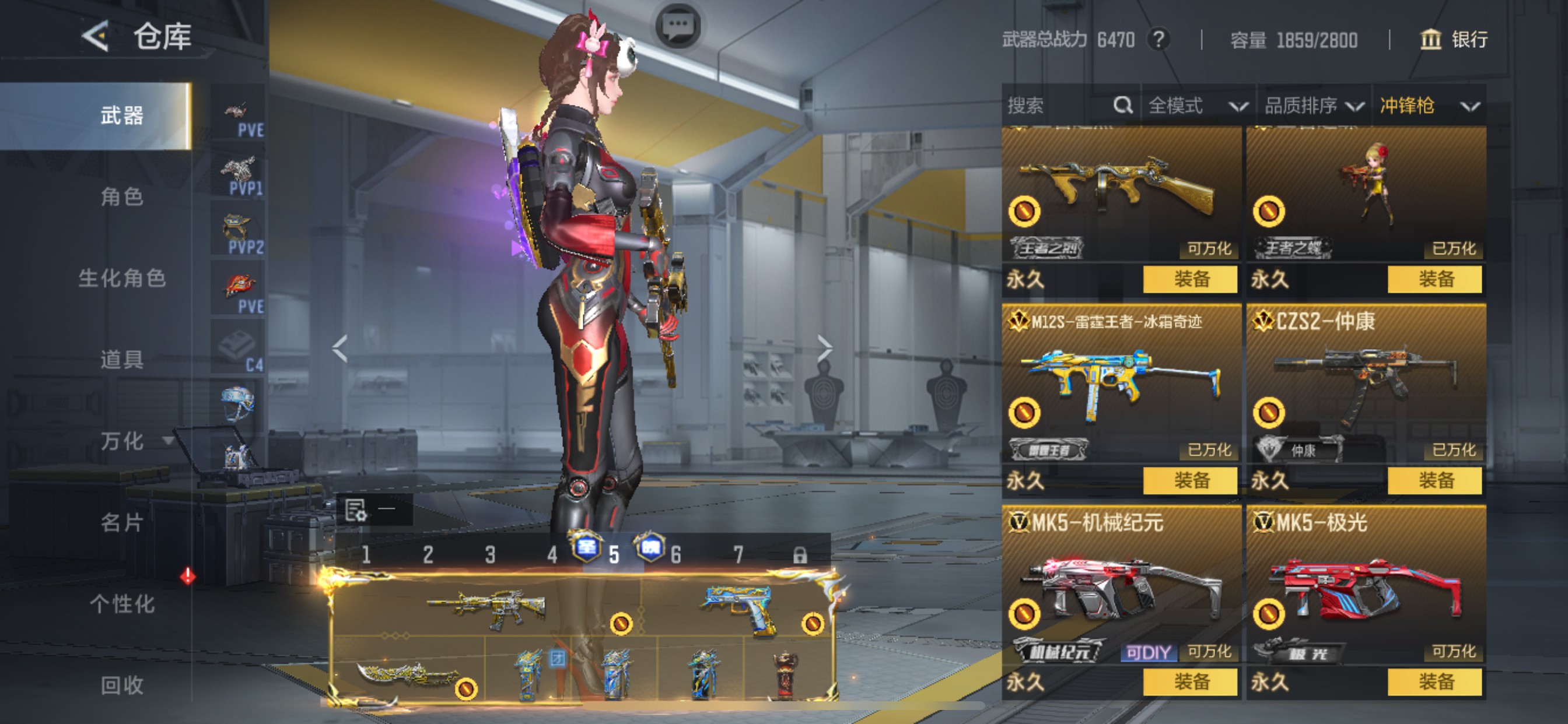Rotate character with the right arrow

[824, 349]
